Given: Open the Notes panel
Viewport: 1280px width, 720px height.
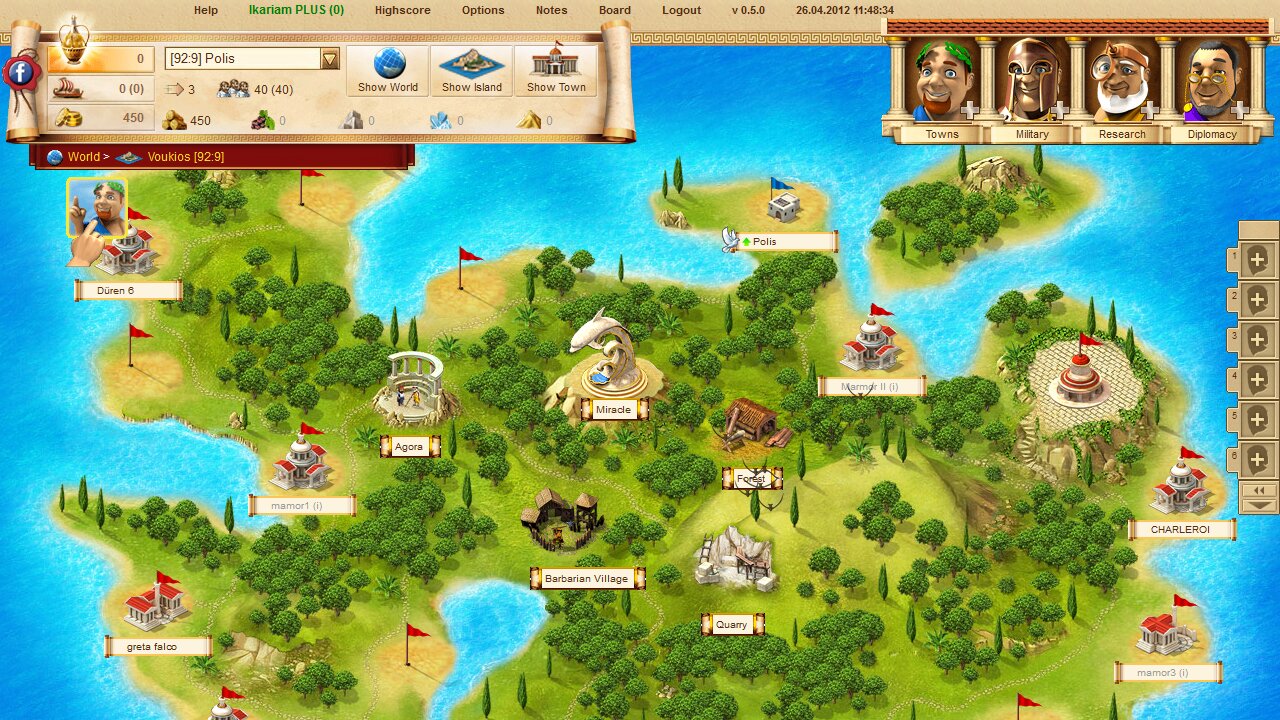Looking at the screenshot, I should 551,10.
